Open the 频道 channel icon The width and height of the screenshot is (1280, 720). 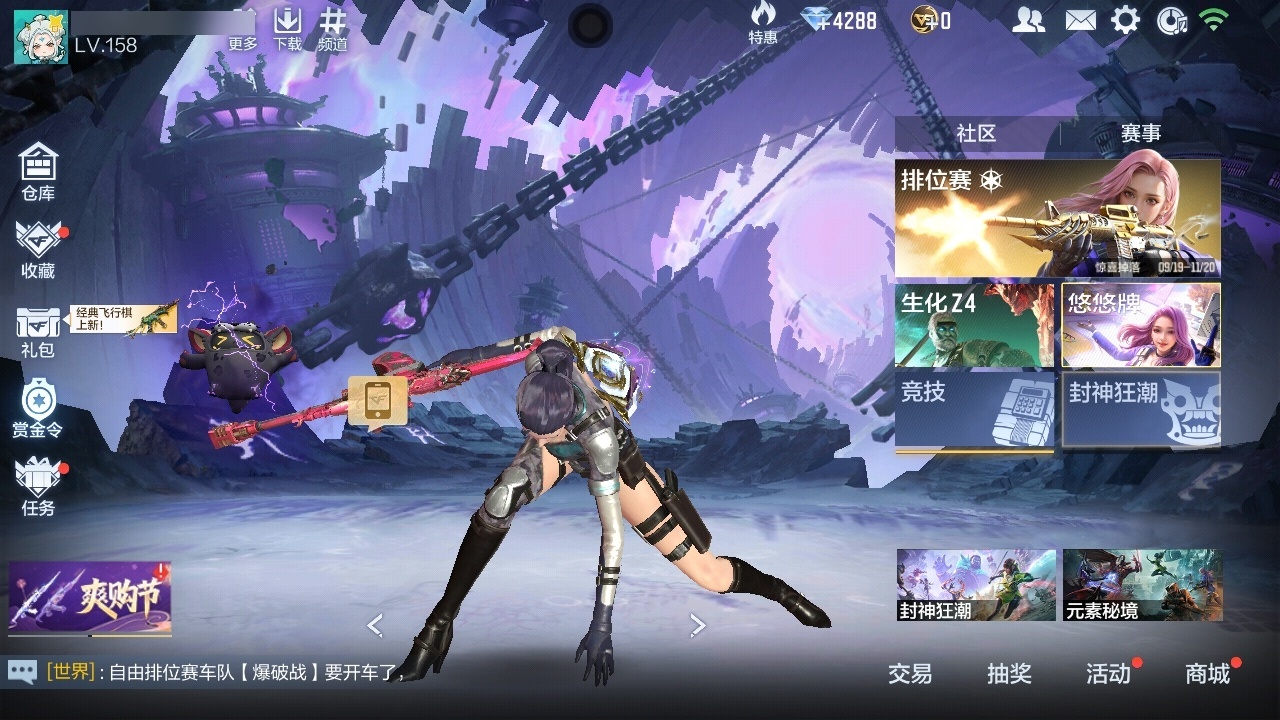point(333,28)
